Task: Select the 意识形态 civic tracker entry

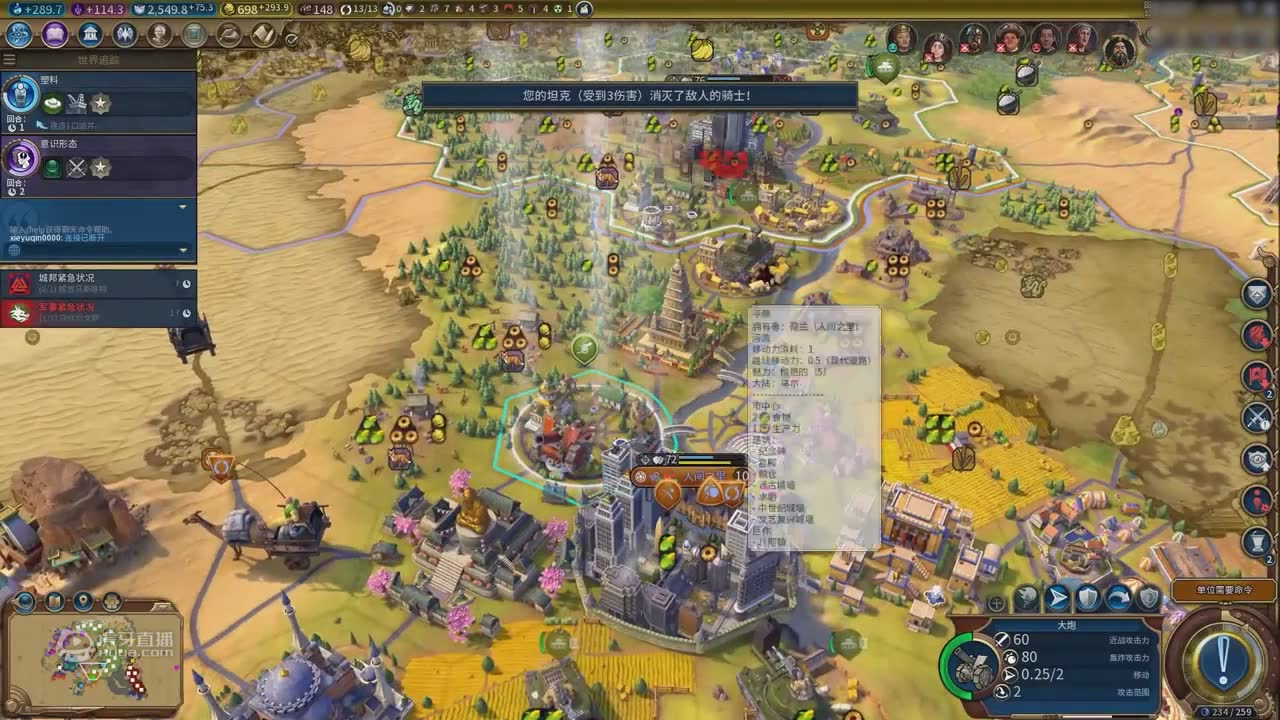Action: [98, 162]
